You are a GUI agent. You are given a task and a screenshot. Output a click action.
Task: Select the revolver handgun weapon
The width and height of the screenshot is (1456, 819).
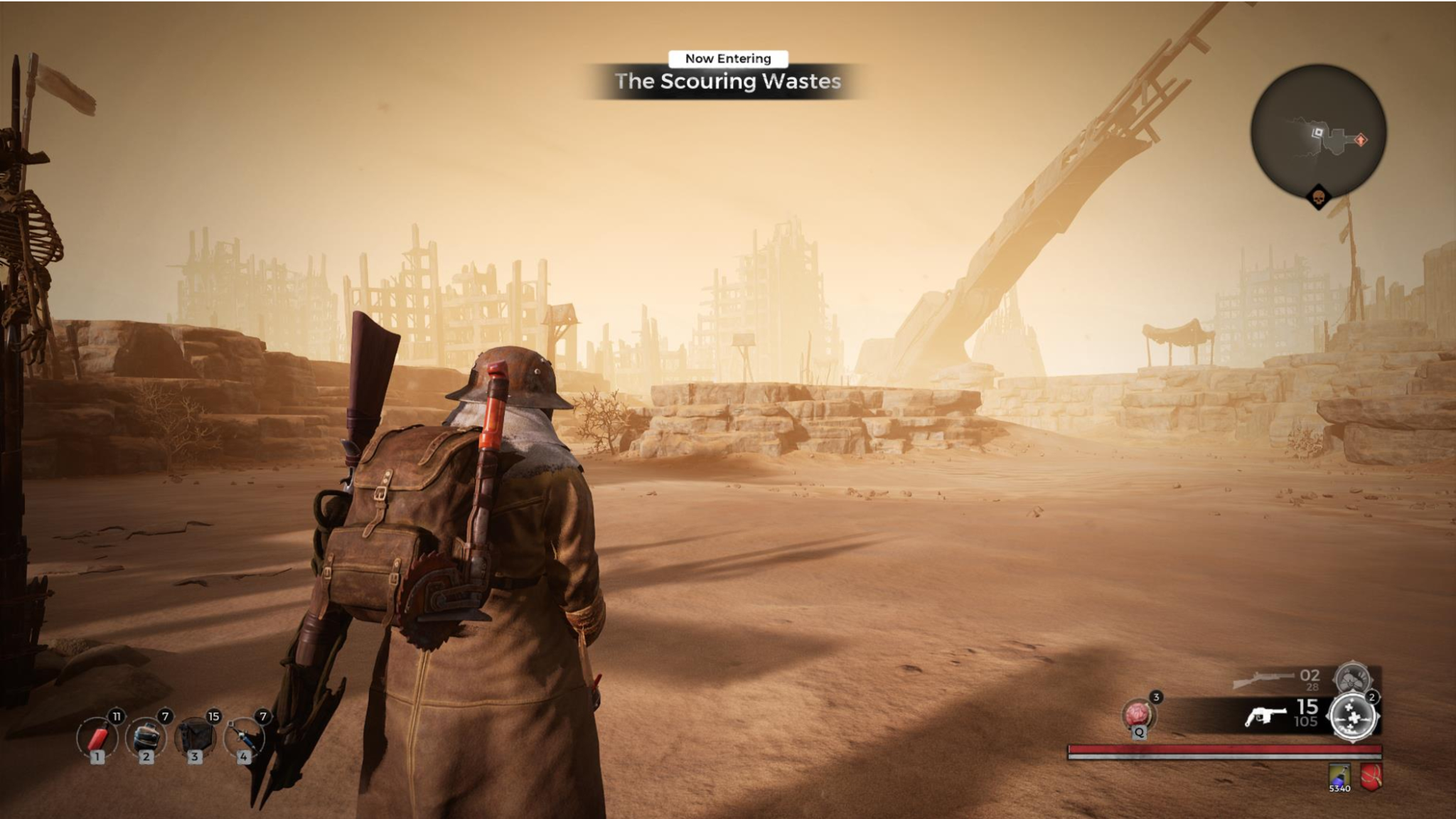click(x=1265, y=716)
